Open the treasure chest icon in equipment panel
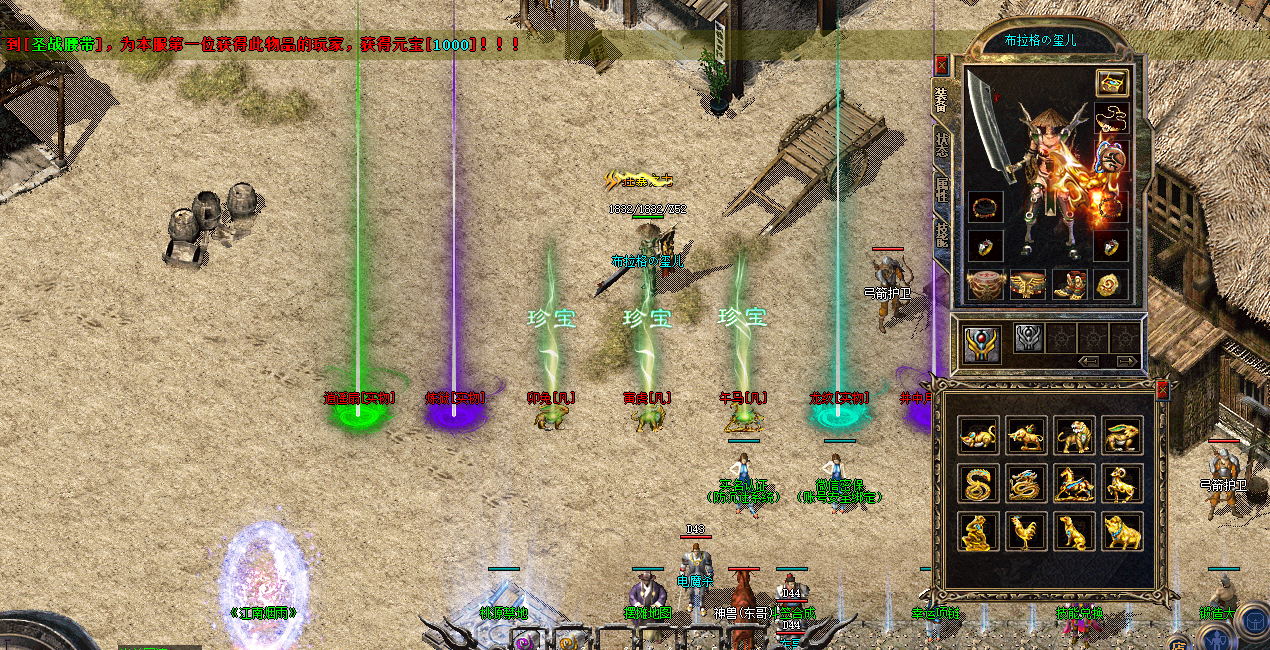The height and width of the screenshot is (650, 1270). [1111, 83]
